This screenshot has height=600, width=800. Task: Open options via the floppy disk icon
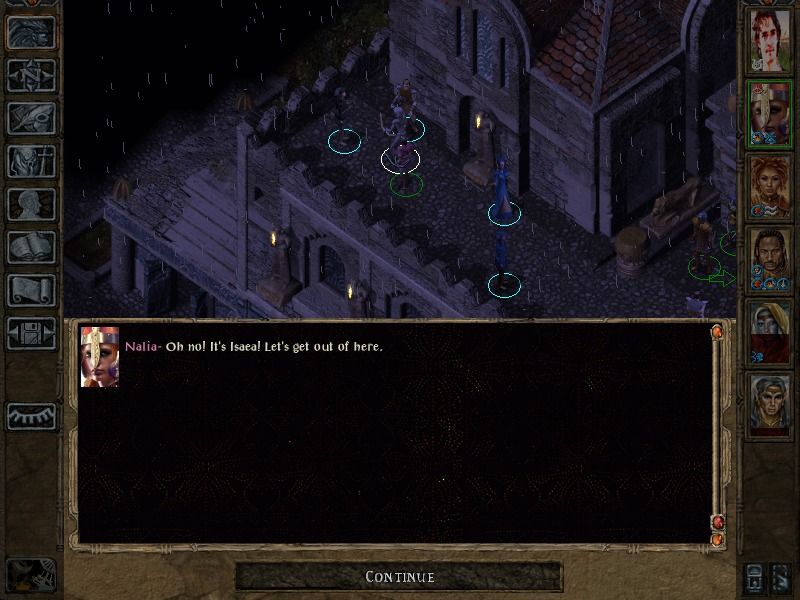click(31, 333)
